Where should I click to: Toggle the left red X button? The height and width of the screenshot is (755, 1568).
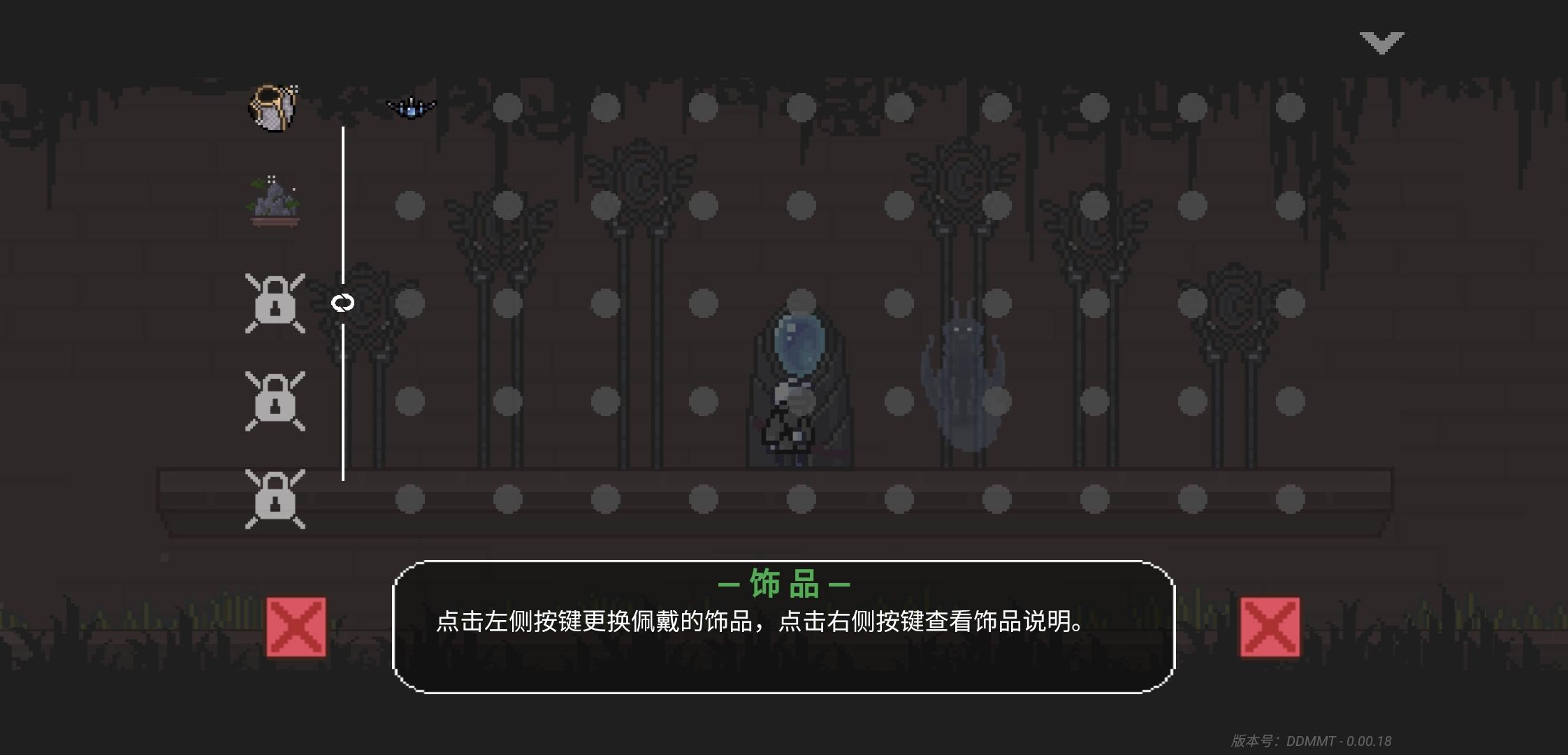[x=298, y=627]
